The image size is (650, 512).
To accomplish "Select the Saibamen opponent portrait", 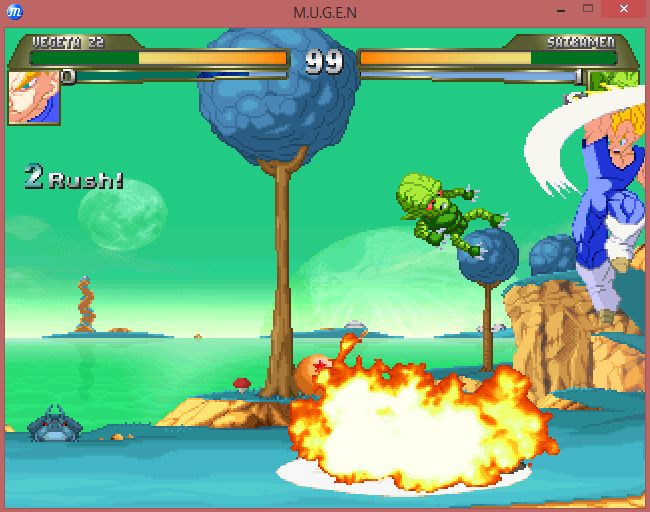I will point(613,82).
